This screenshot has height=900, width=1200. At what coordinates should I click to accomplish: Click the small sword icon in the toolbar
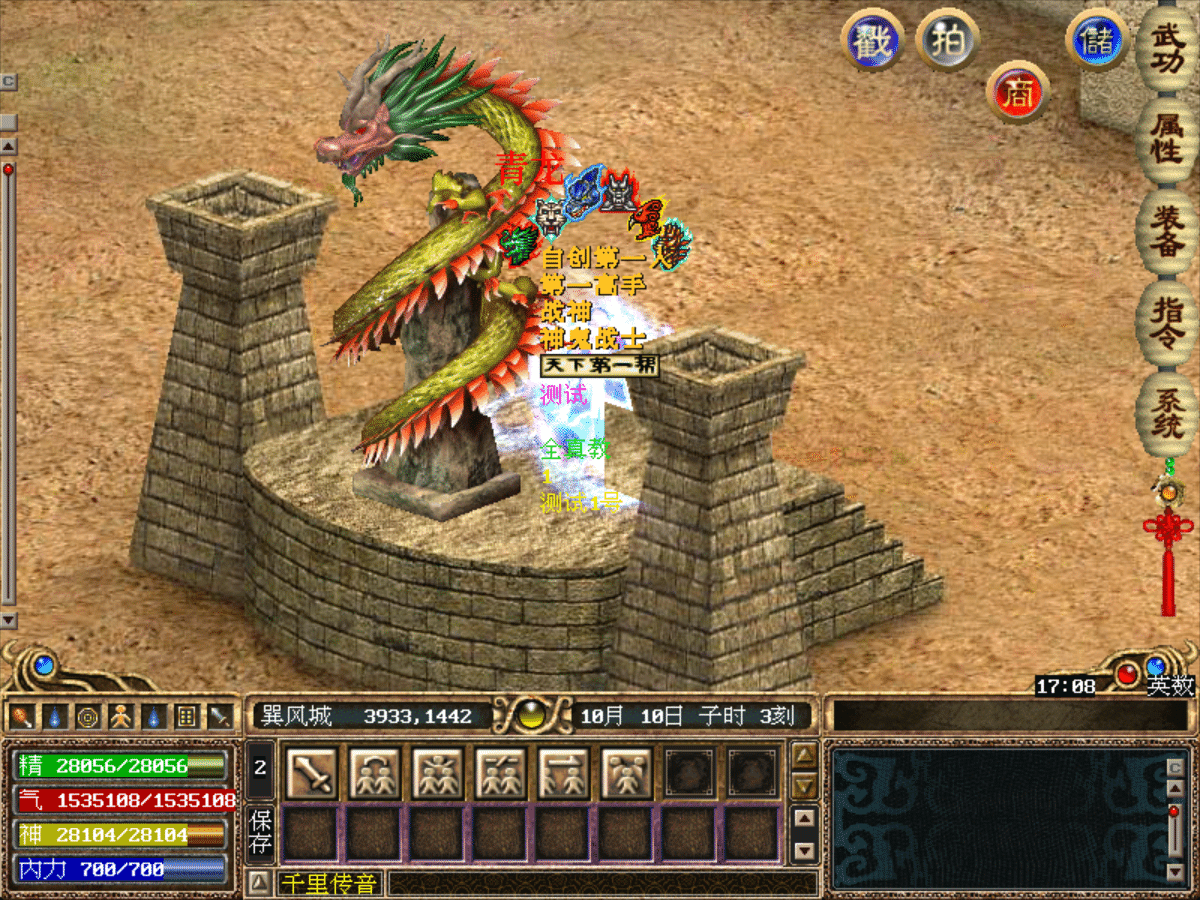218,716
